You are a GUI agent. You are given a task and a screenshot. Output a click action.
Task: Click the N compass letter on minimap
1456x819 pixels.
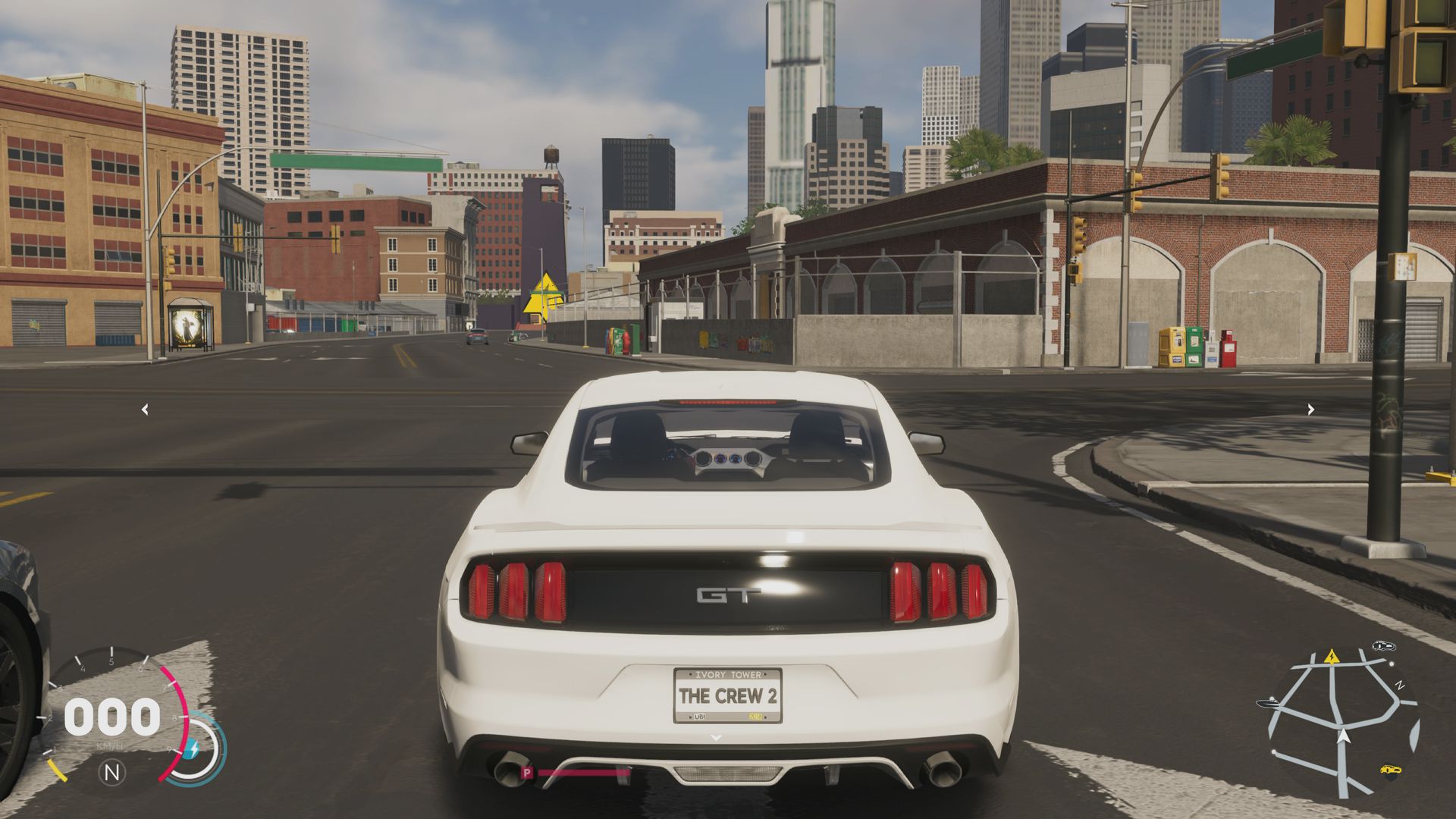tap(1399, 684)
